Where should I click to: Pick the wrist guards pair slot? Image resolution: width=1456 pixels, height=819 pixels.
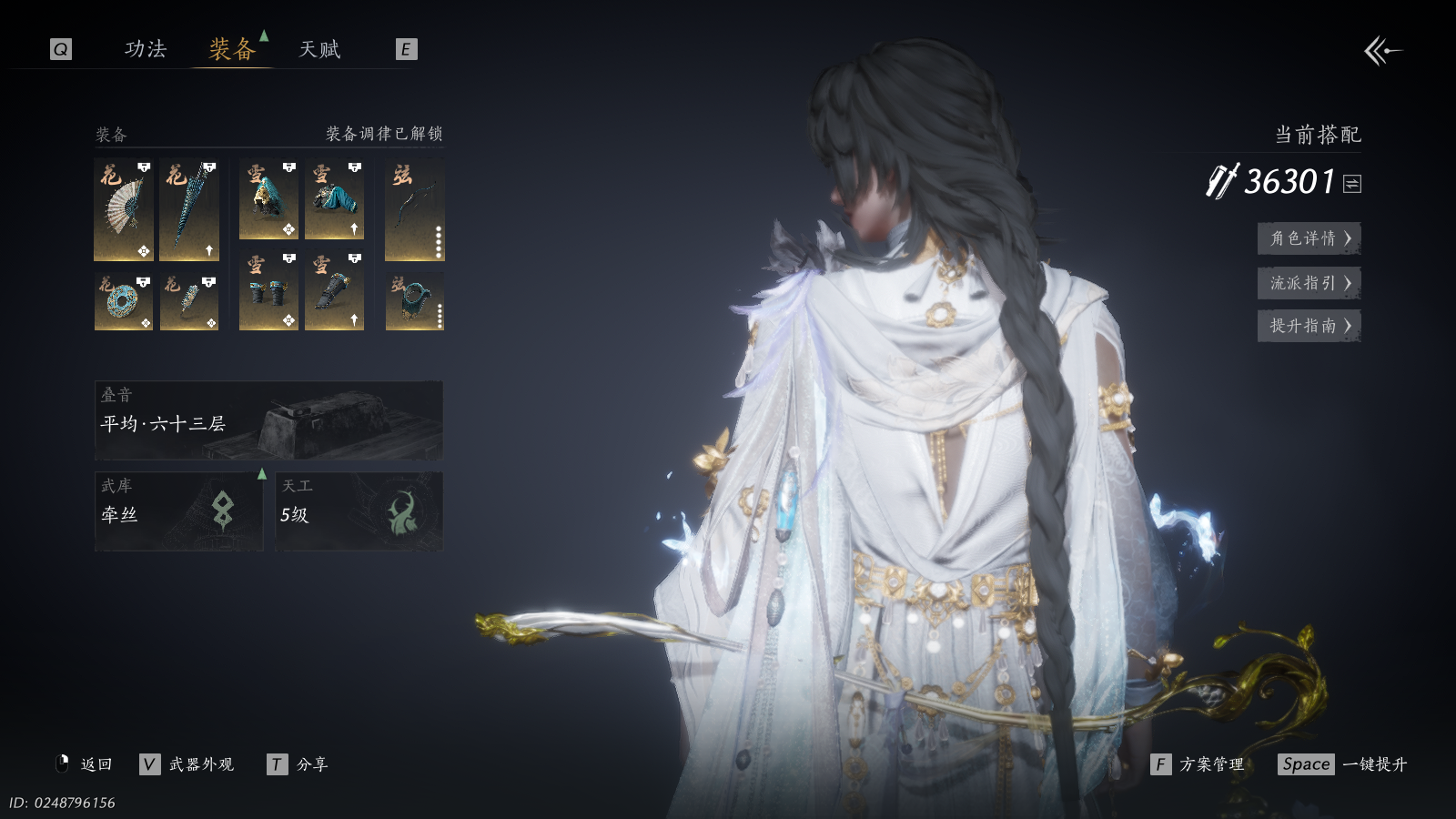click(x=268, y=291)
